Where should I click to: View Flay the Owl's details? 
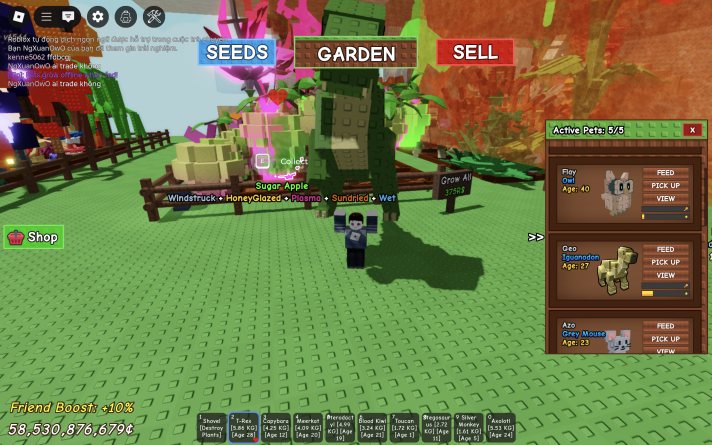665,199
